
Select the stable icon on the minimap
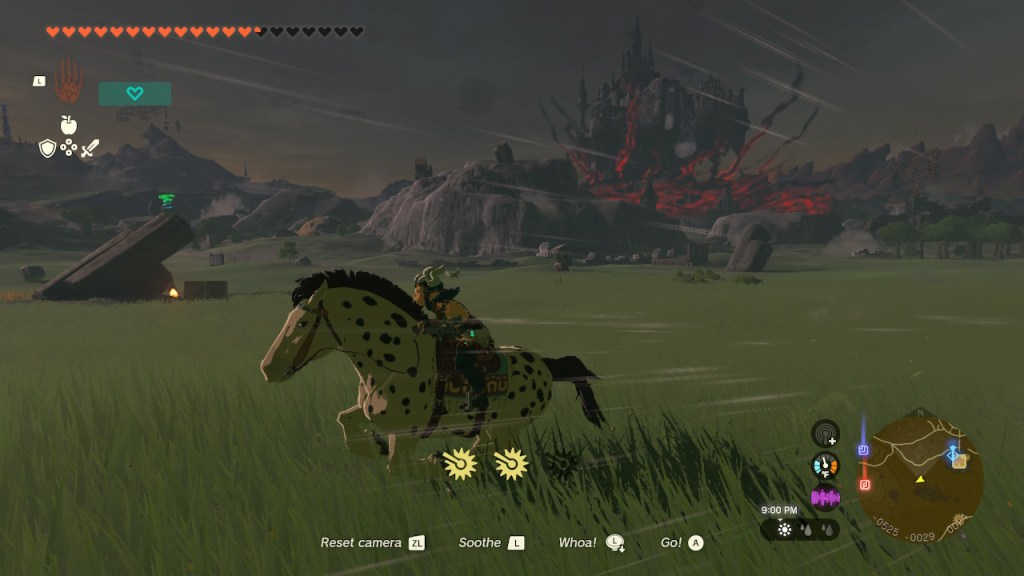(958, 459)
